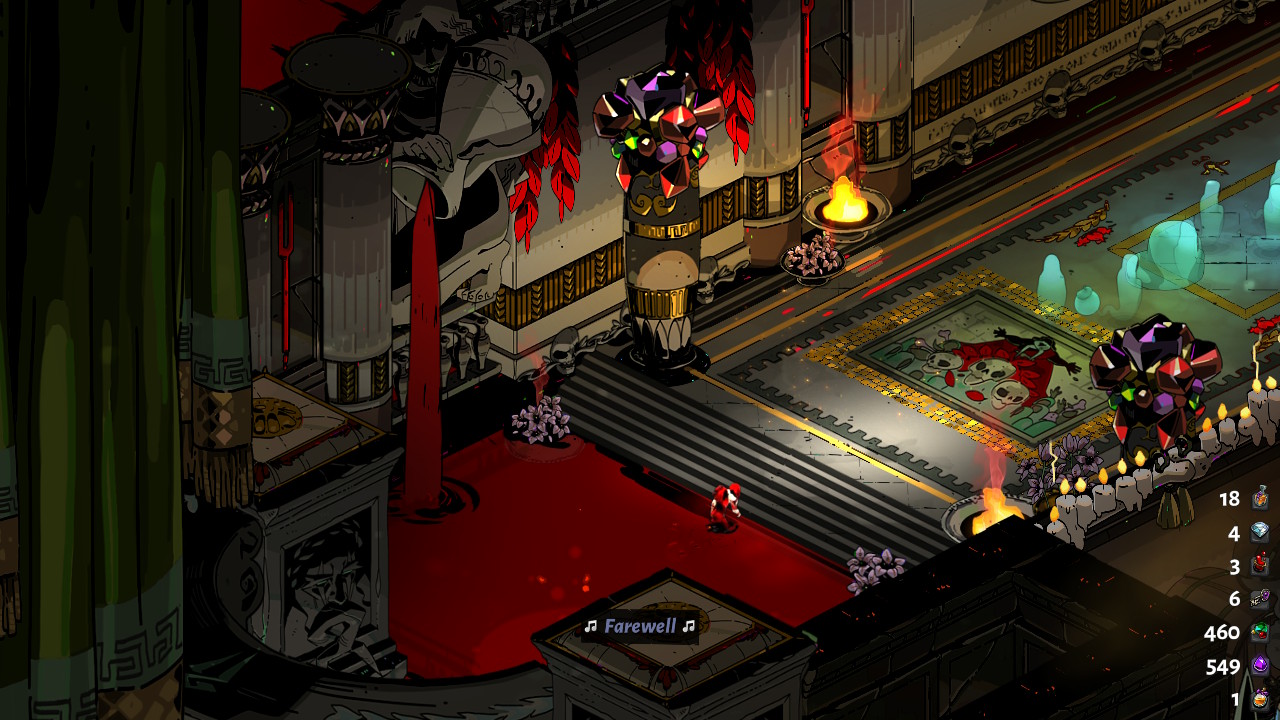Click the green and red Gemstones icon
The image size is (1280, 720).
[x=1260, y=633]
